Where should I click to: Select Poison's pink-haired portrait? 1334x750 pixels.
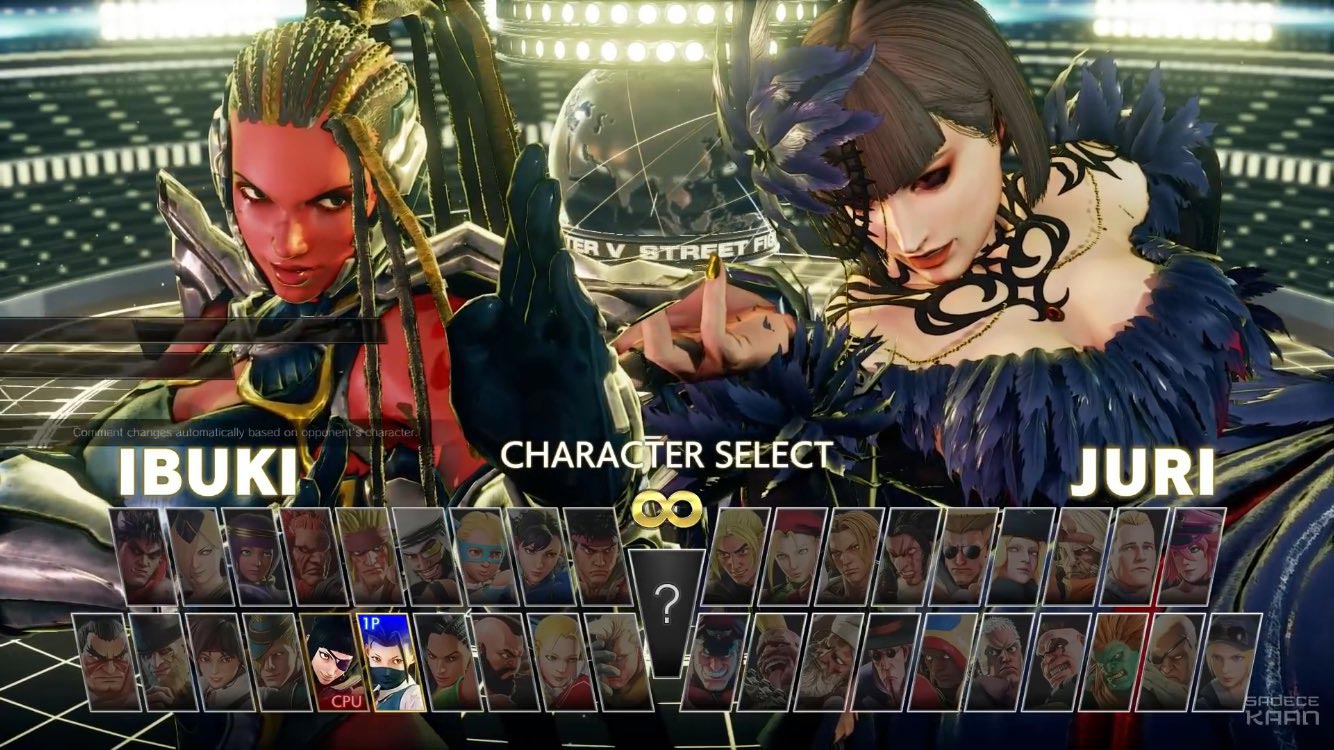(x=1195, y=558)
